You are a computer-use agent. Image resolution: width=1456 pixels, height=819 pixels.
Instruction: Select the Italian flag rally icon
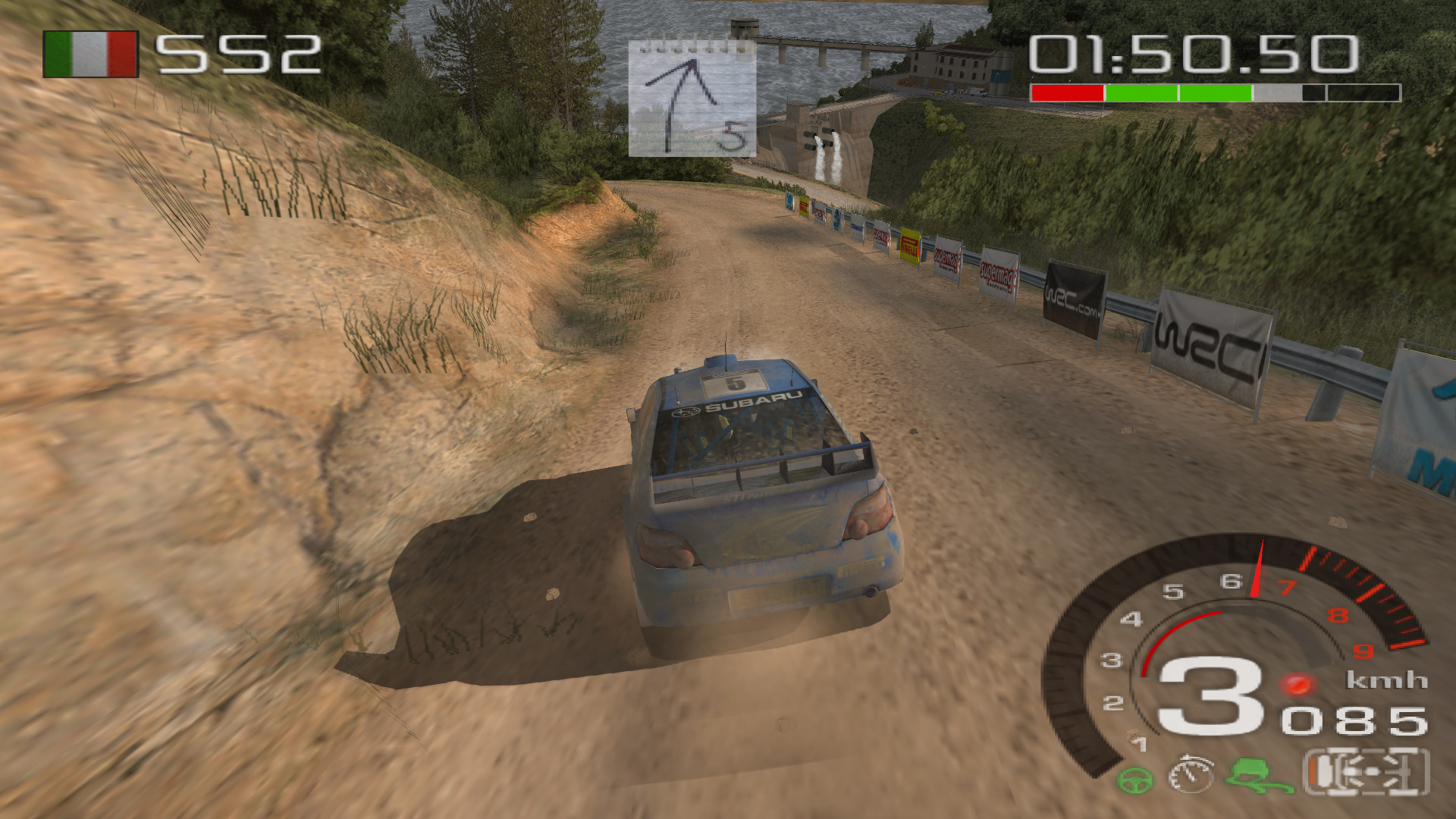coord(90,55)
